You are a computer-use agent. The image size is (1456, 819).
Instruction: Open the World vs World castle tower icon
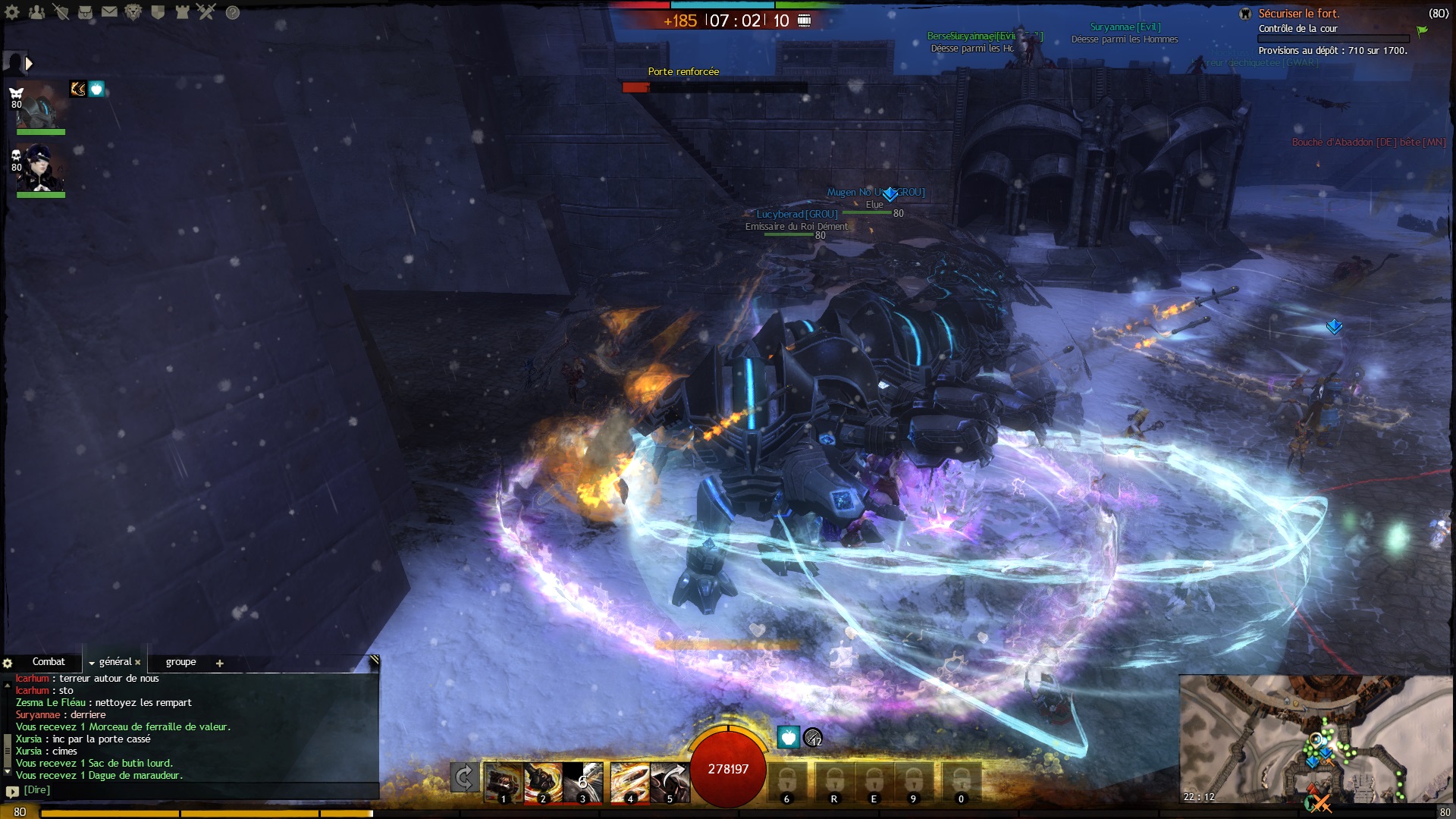[x=182, y=12]
